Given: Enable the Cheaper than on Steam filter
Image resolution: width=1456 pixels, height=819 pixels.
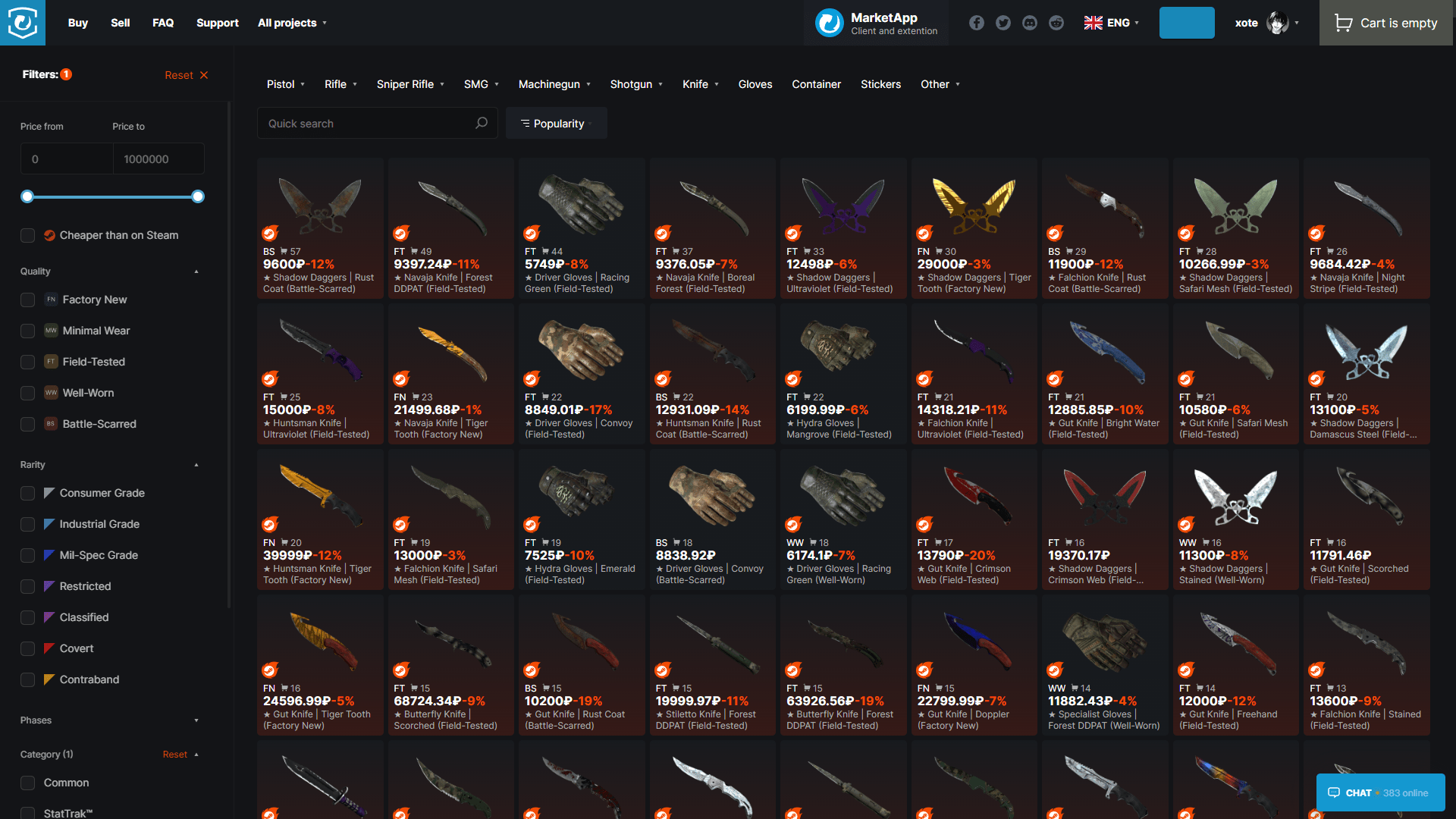Looking at the screenshot, I should [x=27, y=235].
